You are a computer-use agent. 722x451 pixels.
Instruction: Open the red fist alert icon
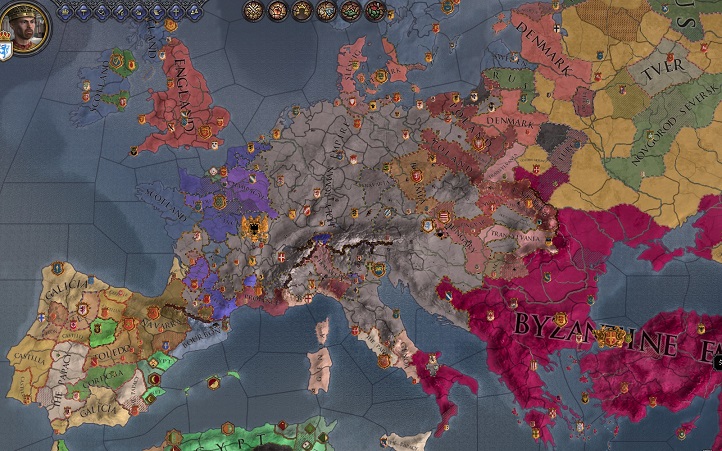point(279,10)
